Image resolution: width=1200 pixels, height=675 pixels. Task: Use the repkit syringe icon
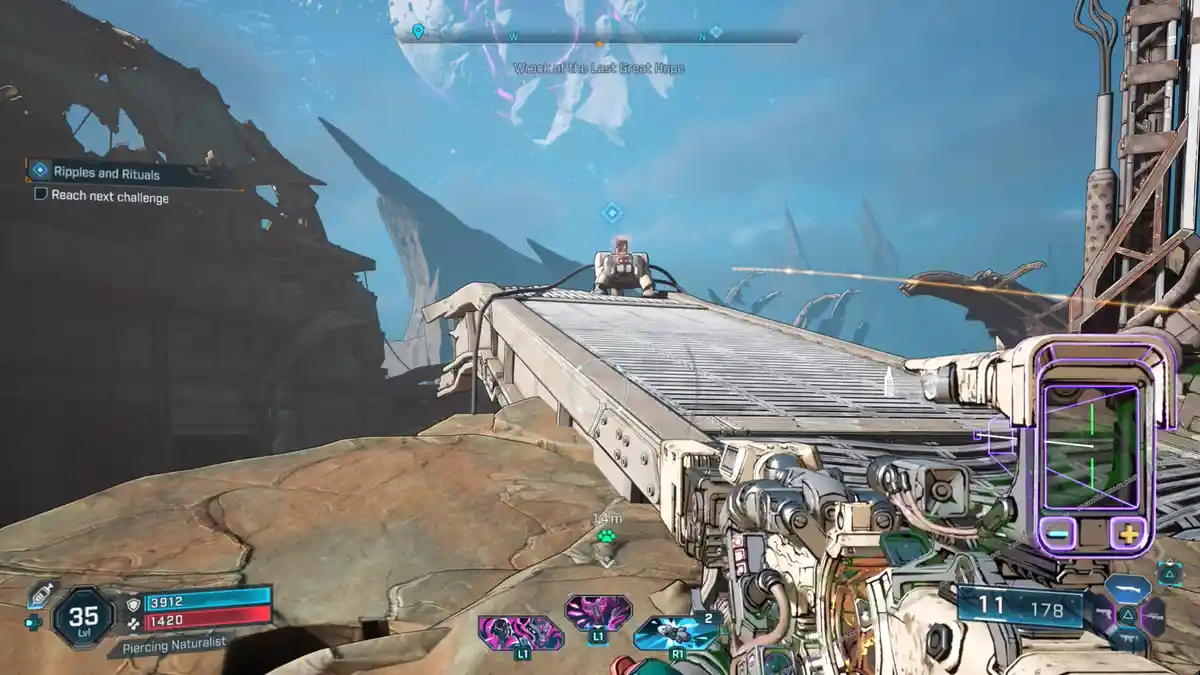[x=40, y=593]
